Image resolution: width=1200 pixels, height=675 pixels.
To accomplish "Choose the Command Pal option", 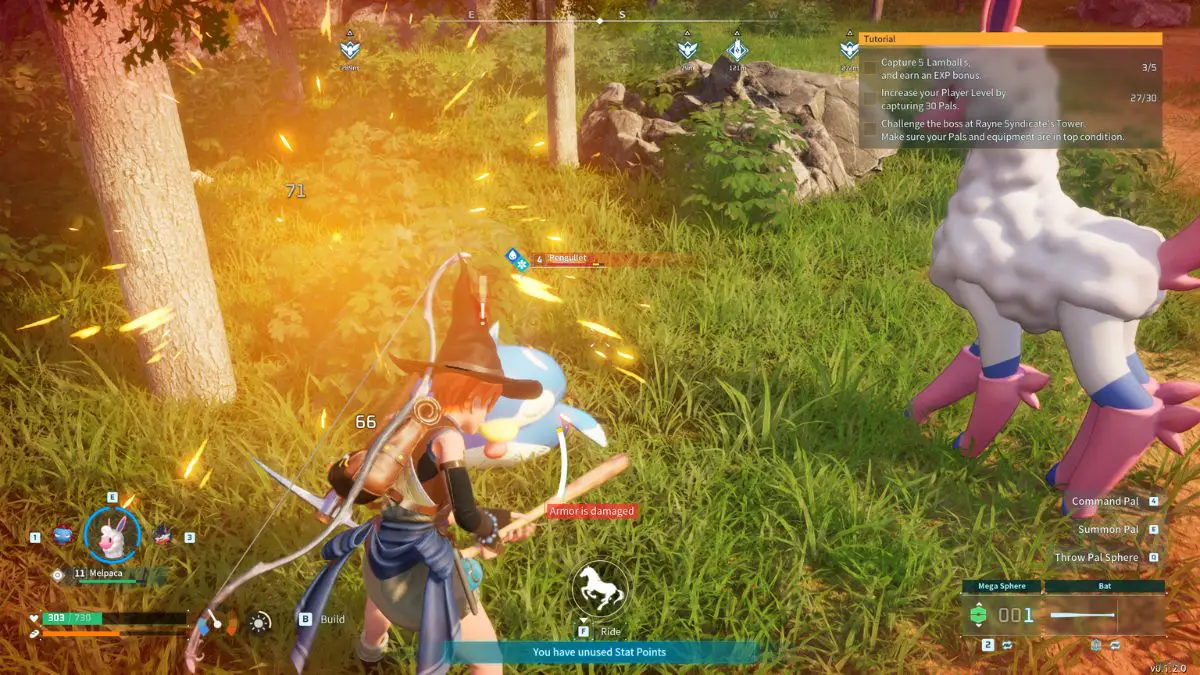I will click(x=1104, y=501).
